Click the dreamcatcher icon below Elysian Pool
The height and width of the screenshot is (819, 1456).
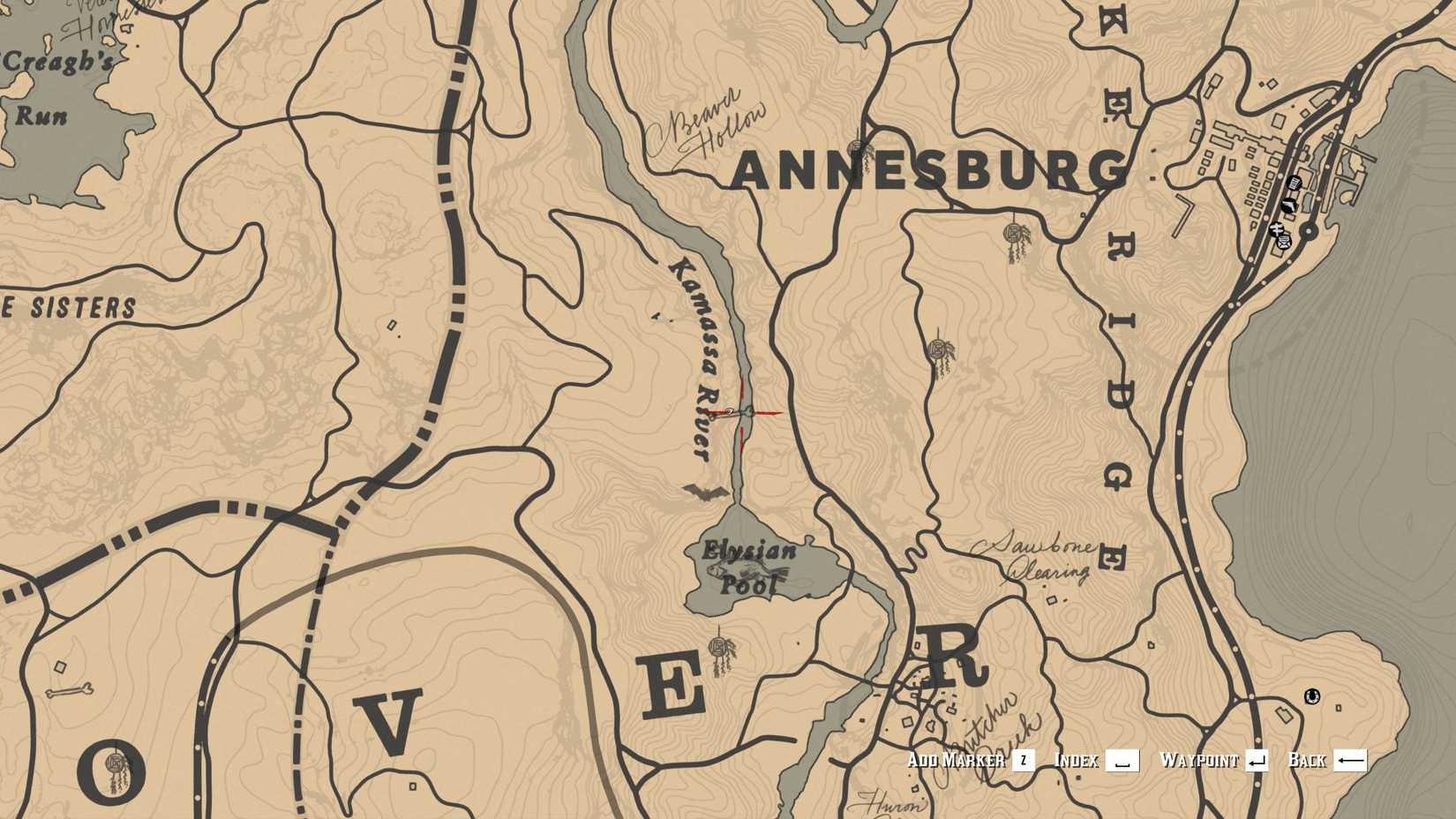[717, 646]
